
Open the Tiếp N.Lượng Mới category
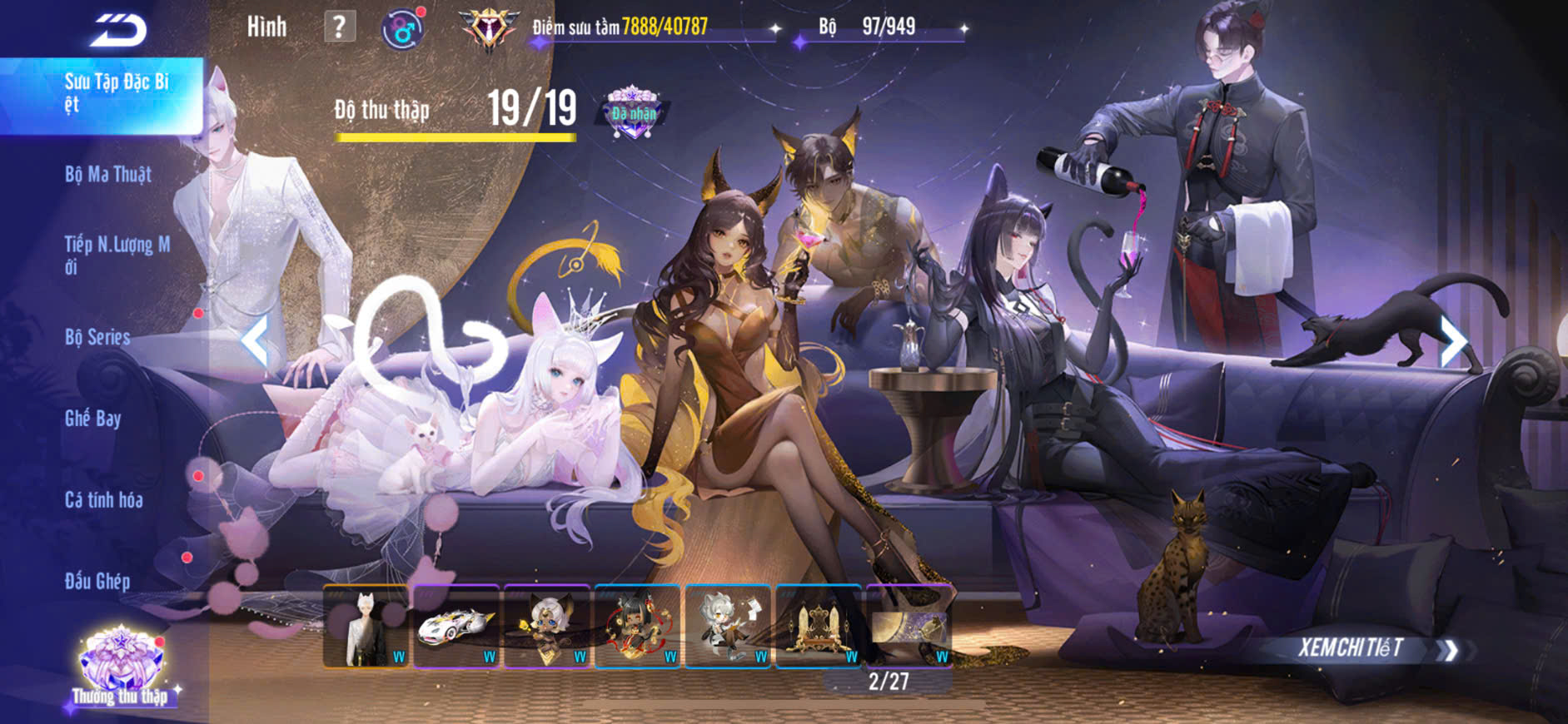click(117, 255)
